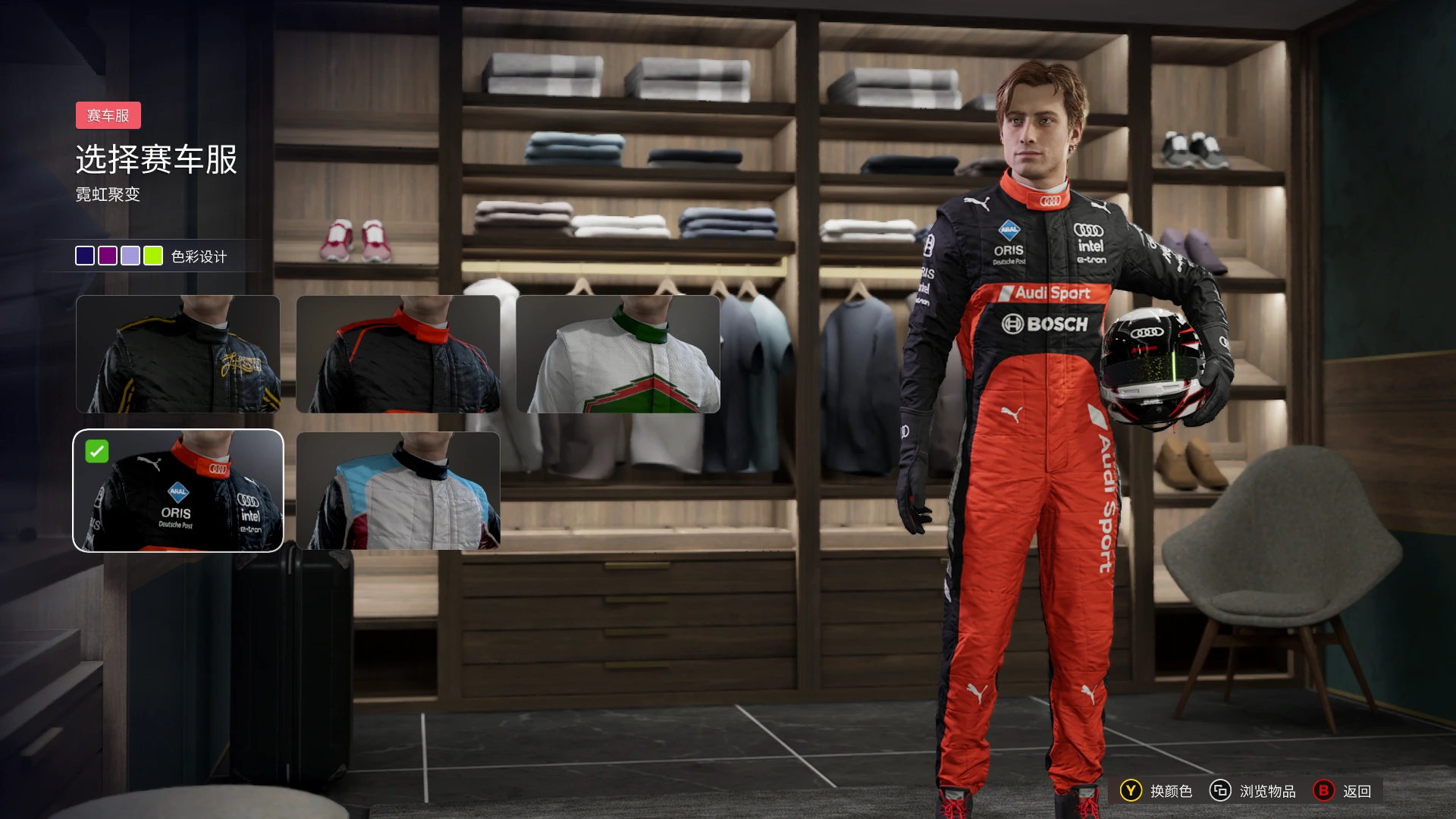Open the color design option

tap(199, 256)
